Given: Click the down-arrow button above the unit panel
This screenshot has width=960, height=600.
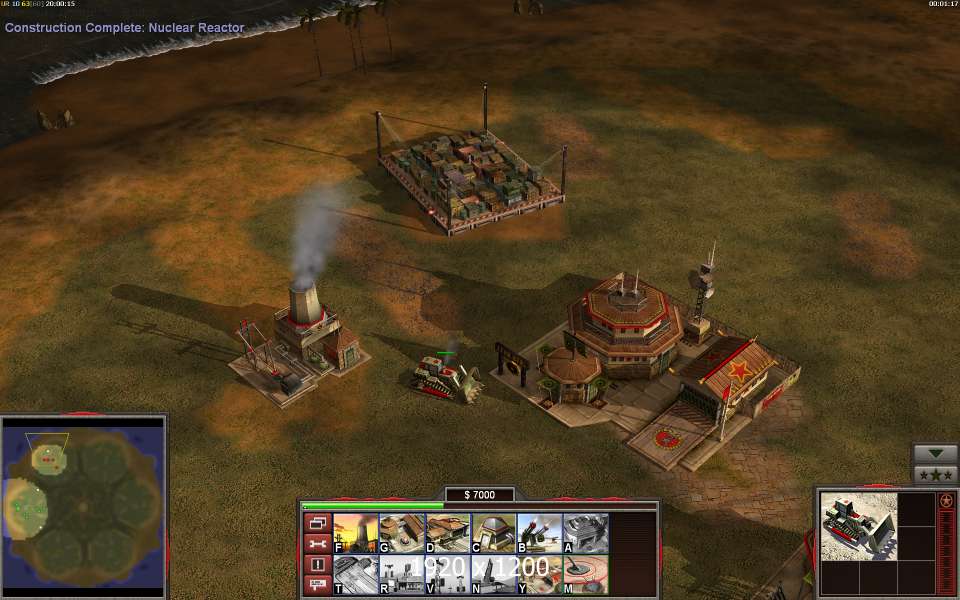Looking at the screenshot, I should coord(936,453).
